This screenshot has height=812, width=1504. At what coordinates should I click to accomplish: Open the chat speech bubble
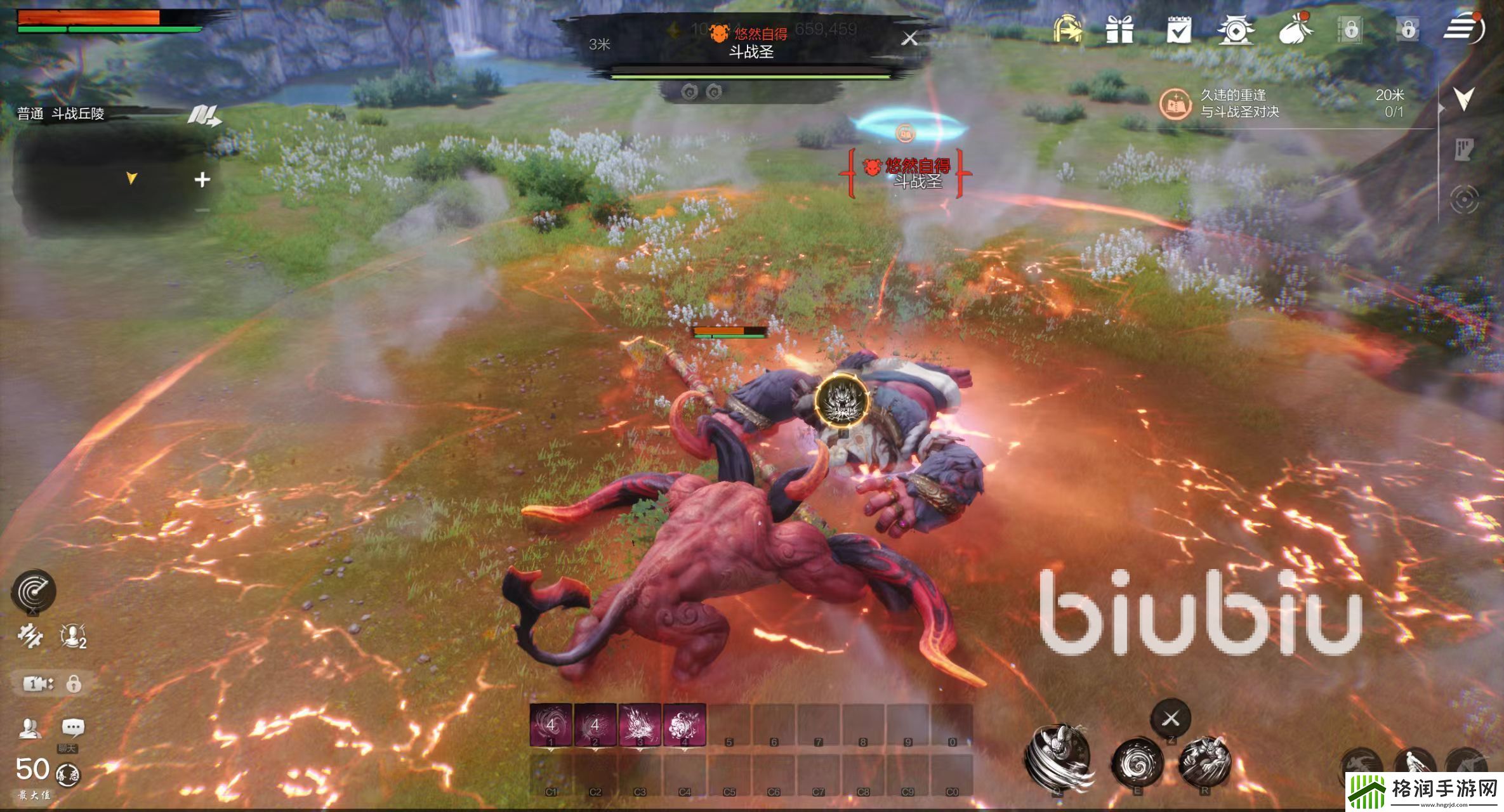pyautogui.click(x=73, y=727)
